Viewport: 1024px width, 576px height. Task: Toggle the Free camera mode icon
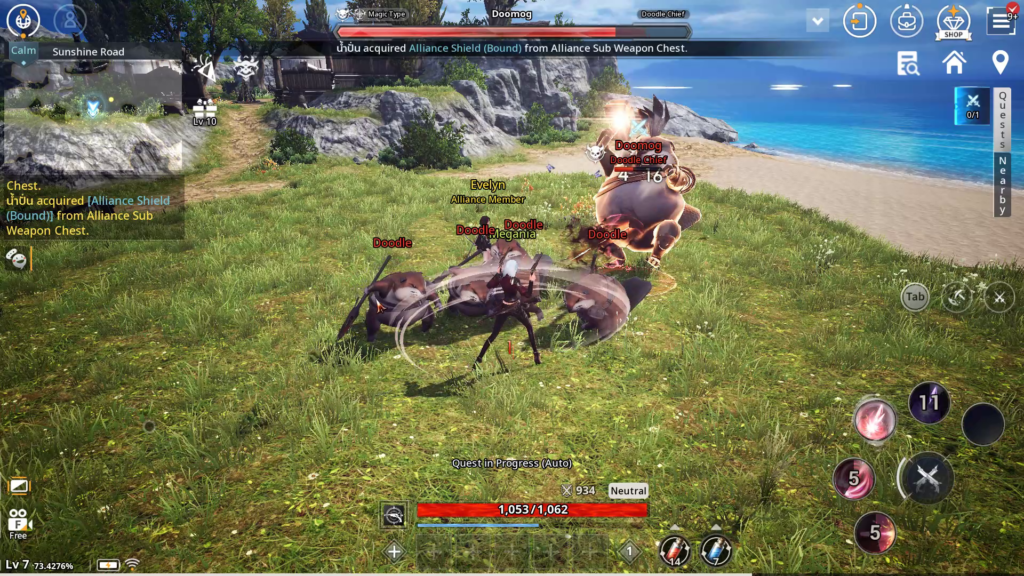18,523
